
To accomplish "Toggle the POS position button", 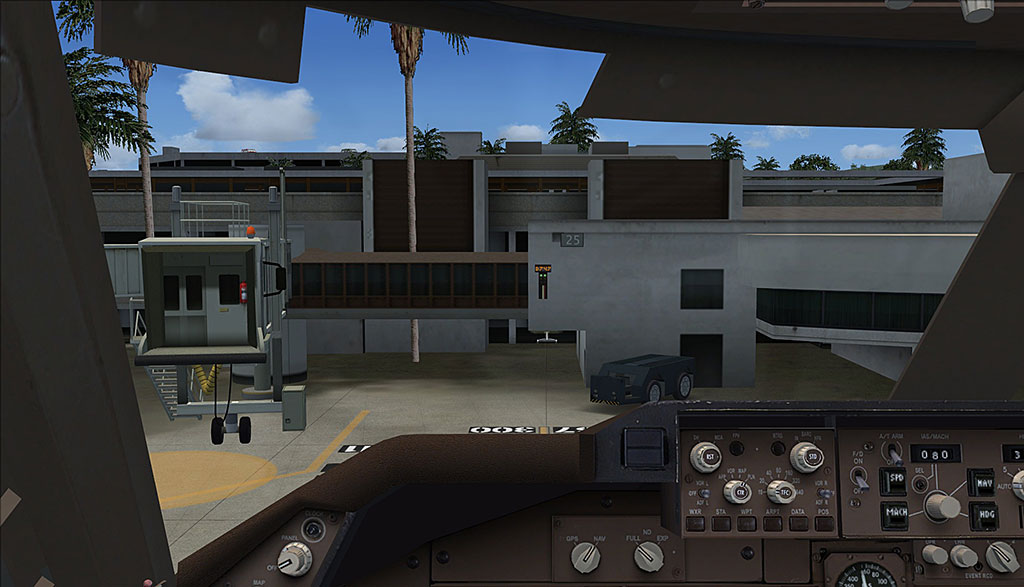I will [x=822, y=524].
